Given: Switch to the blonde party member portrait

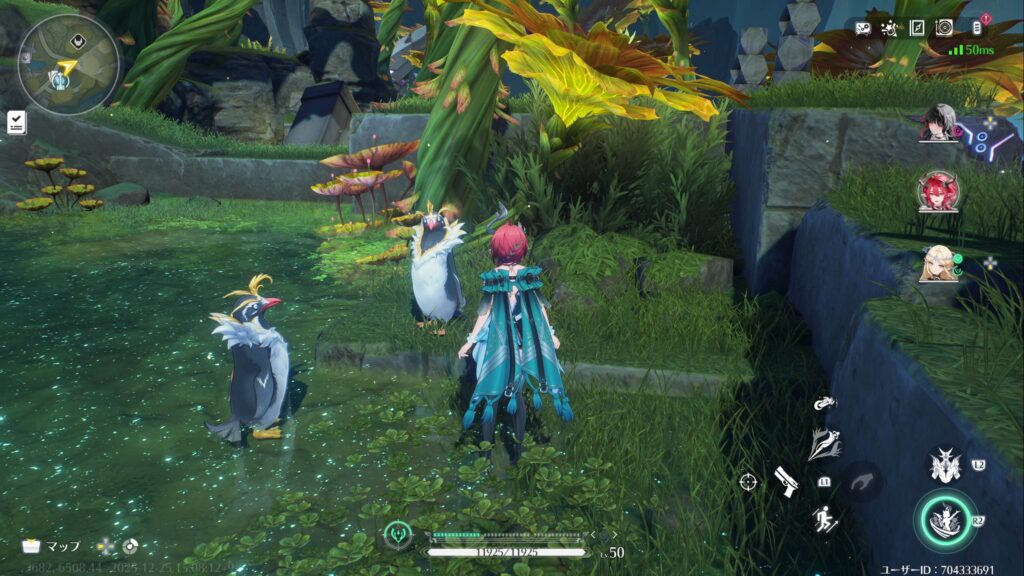Looking at the screenshot, I should click(938, 262).
